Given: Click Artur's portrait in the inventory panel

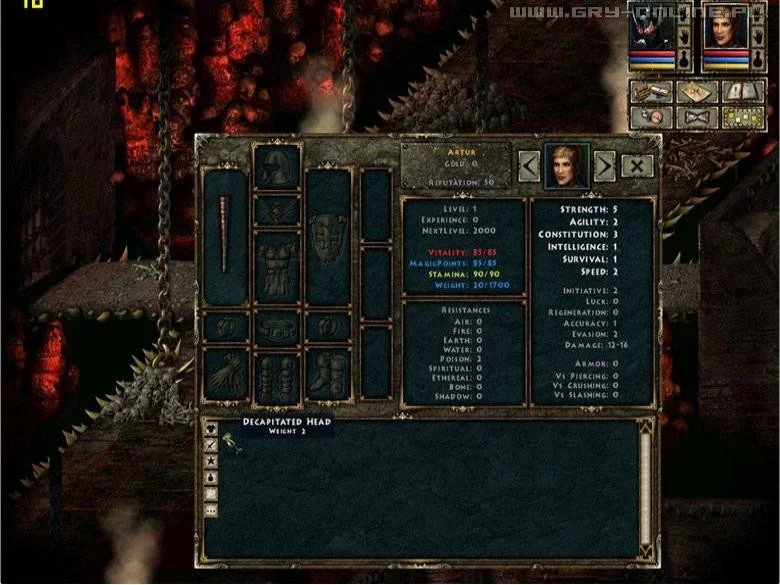Looking at the screenshot, I should click(566, 165).
